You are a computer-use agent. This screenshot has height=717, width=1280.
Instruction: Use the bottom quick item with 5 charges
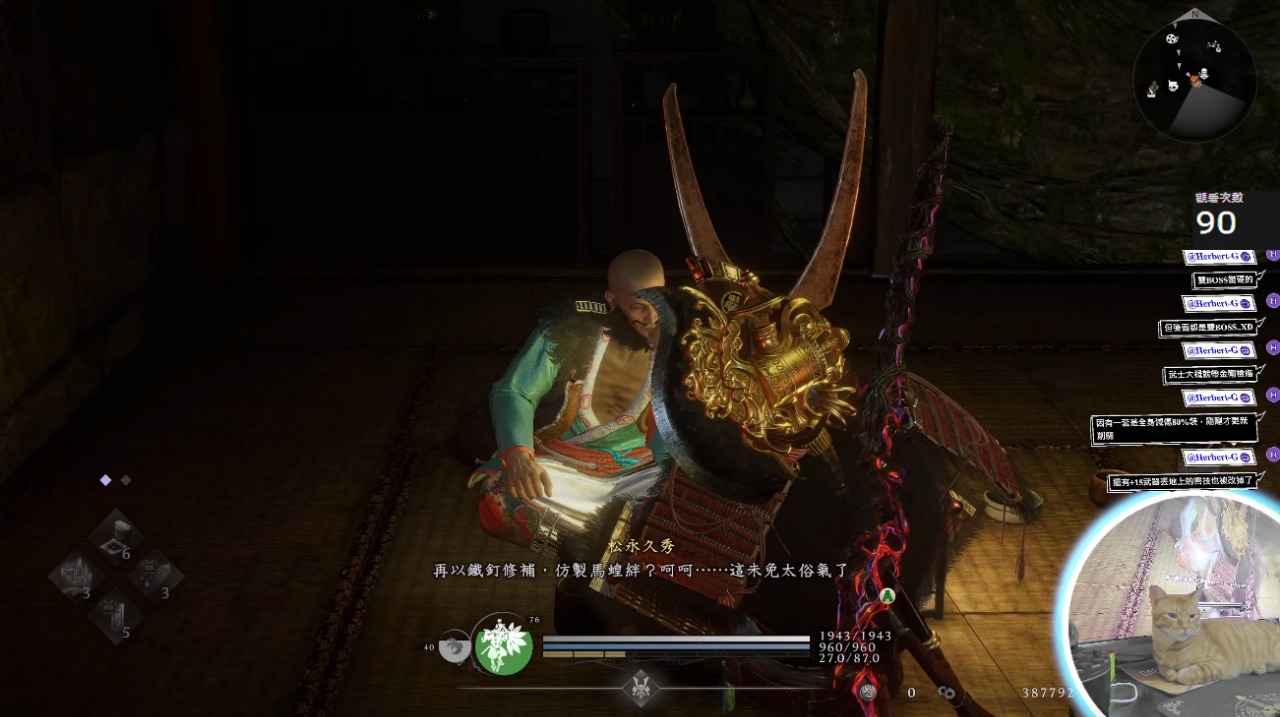tap(116, 617)
